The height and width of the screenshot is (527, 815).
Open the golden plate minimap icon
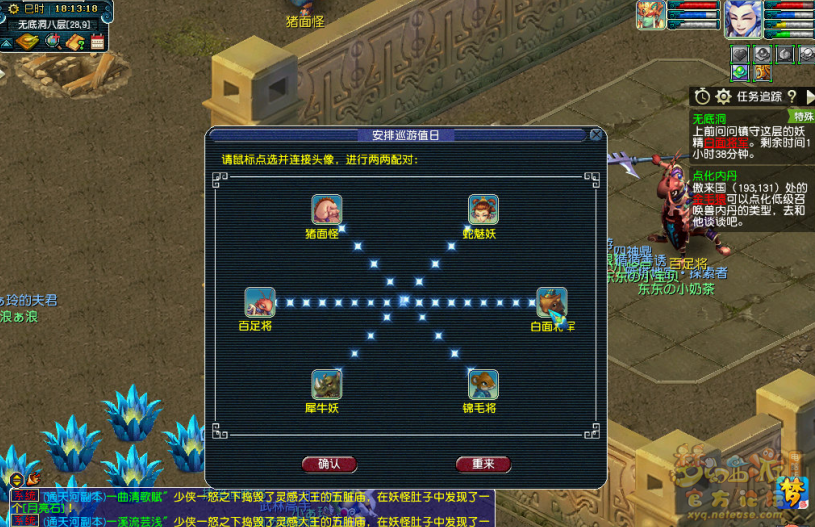click(29, 42)
